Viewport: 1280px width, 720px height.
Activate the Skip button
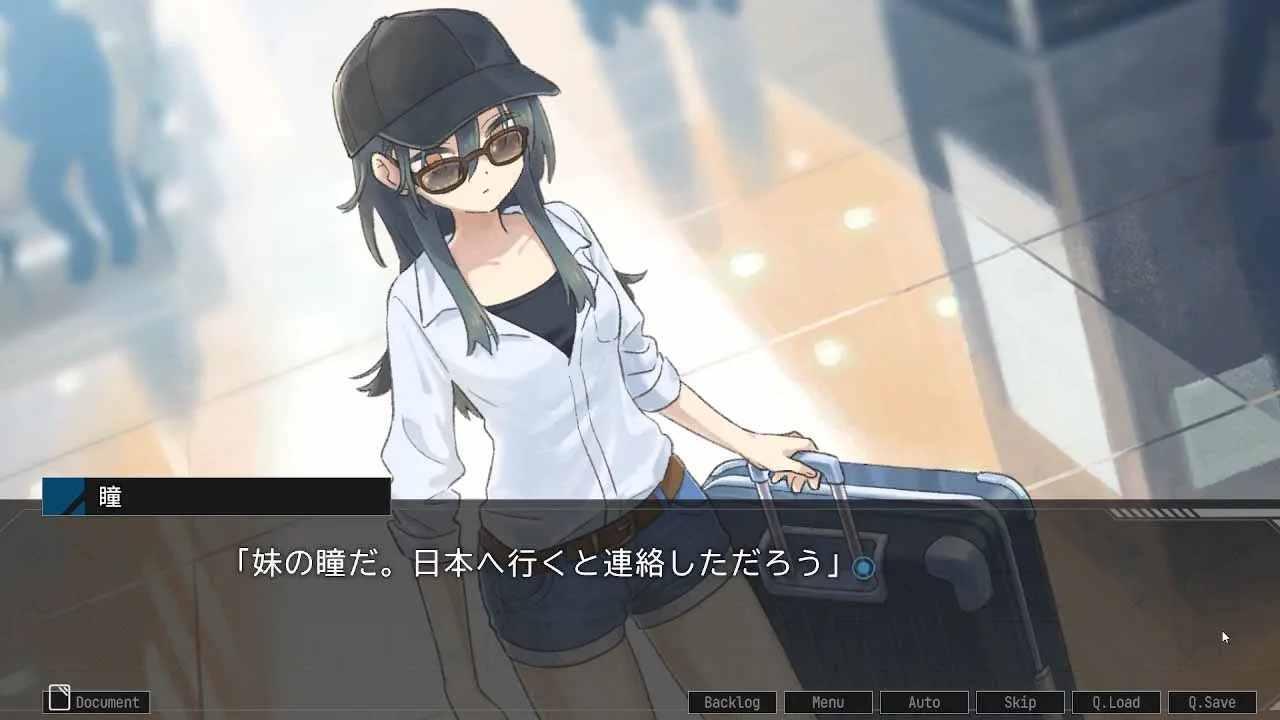pyautogui.click(x=1020, y=702)
